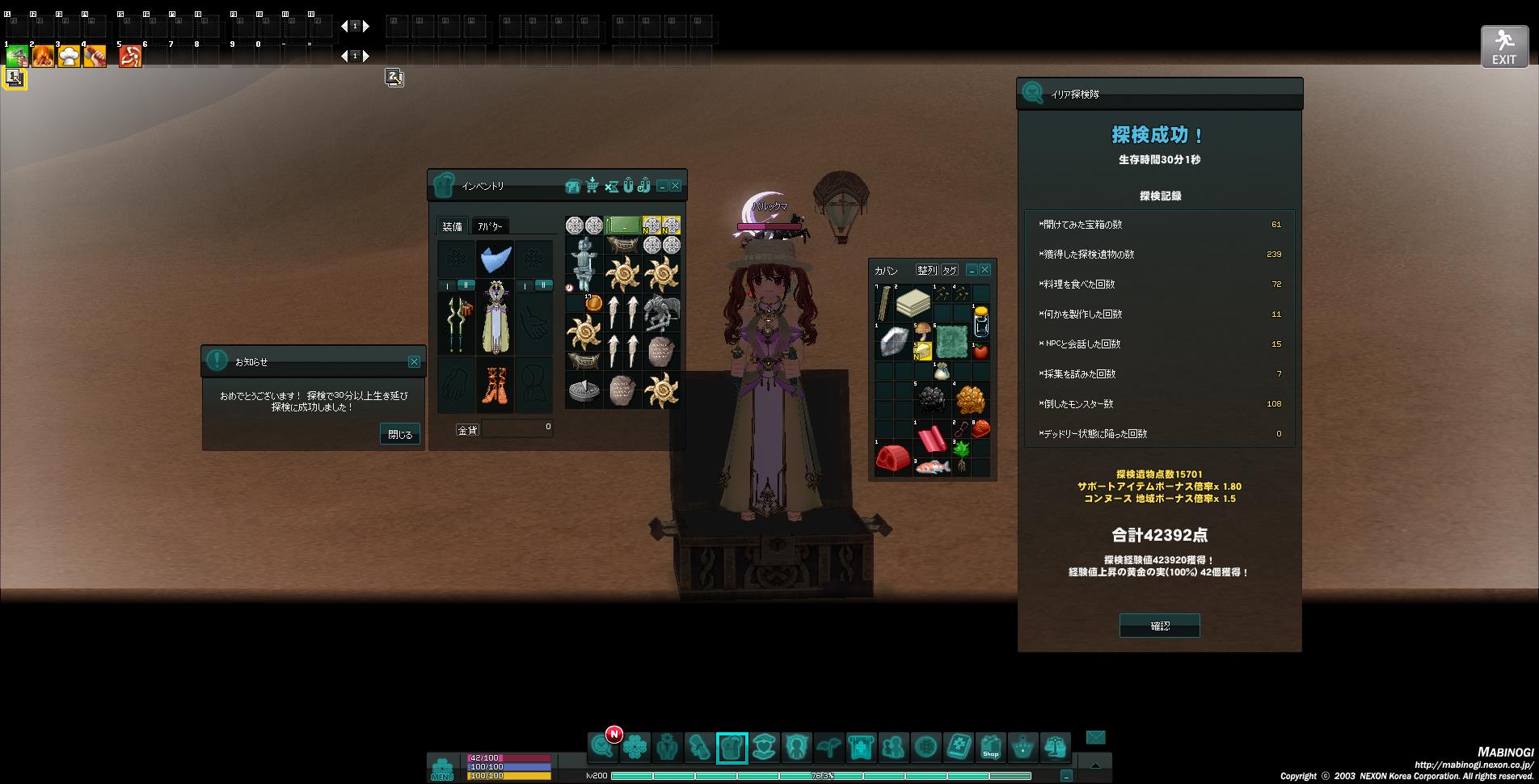Click the EXIT button
The height and width of the screenshot is (784, 1539).
coord(1503,47)
